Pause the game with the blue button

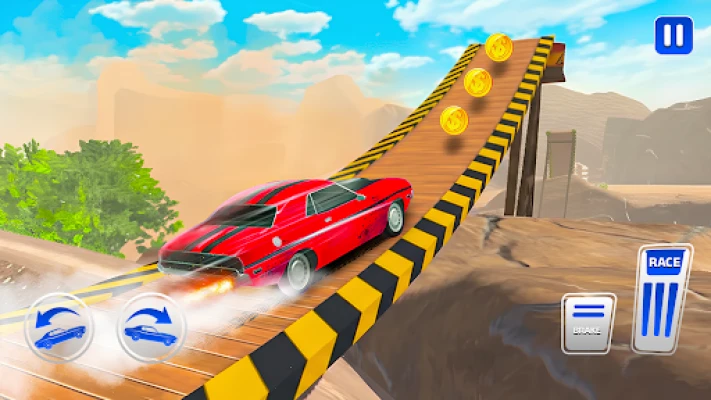[673, 36]
